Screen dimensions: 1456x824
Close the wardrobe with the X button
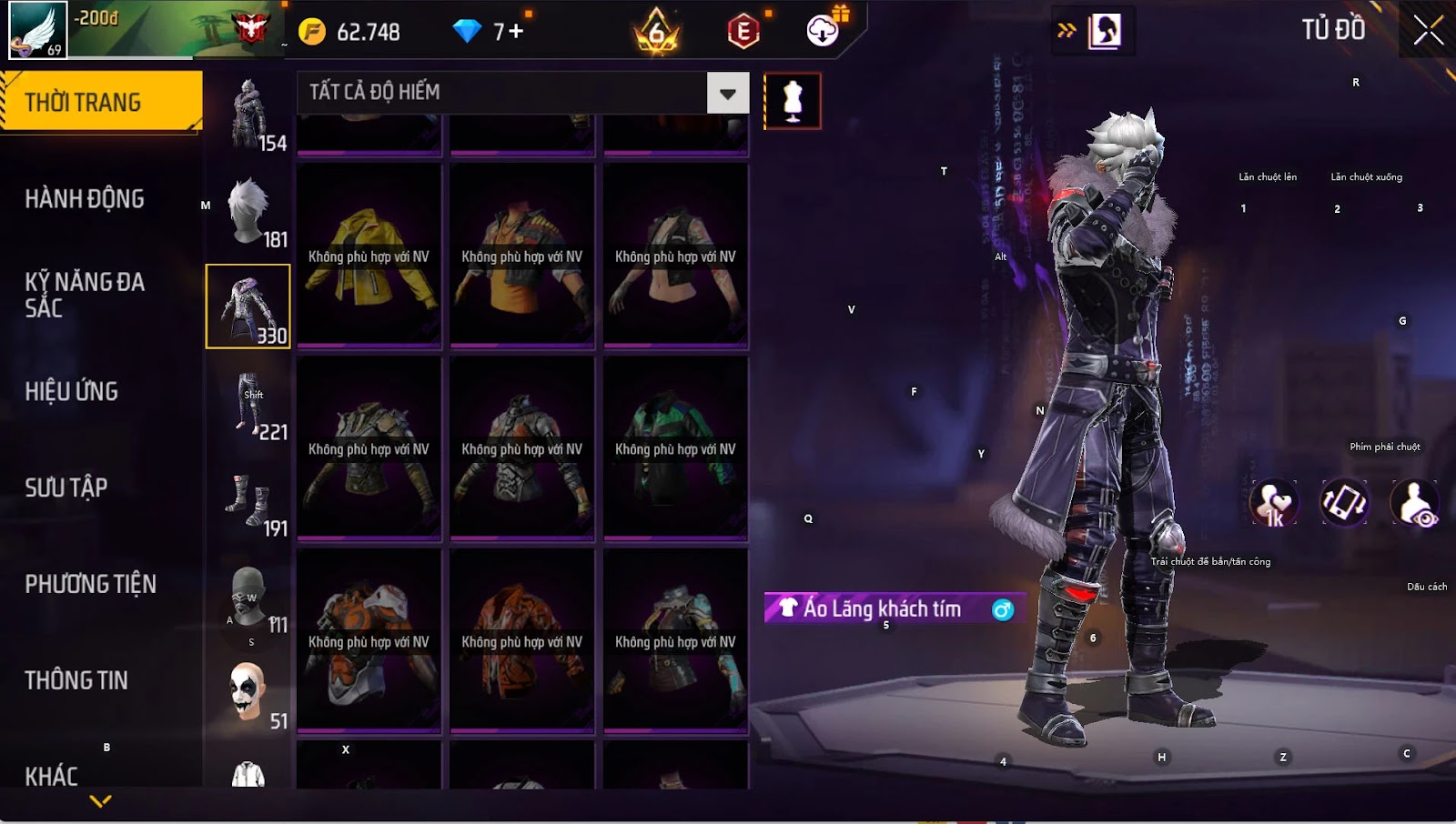click(1428, 30)
